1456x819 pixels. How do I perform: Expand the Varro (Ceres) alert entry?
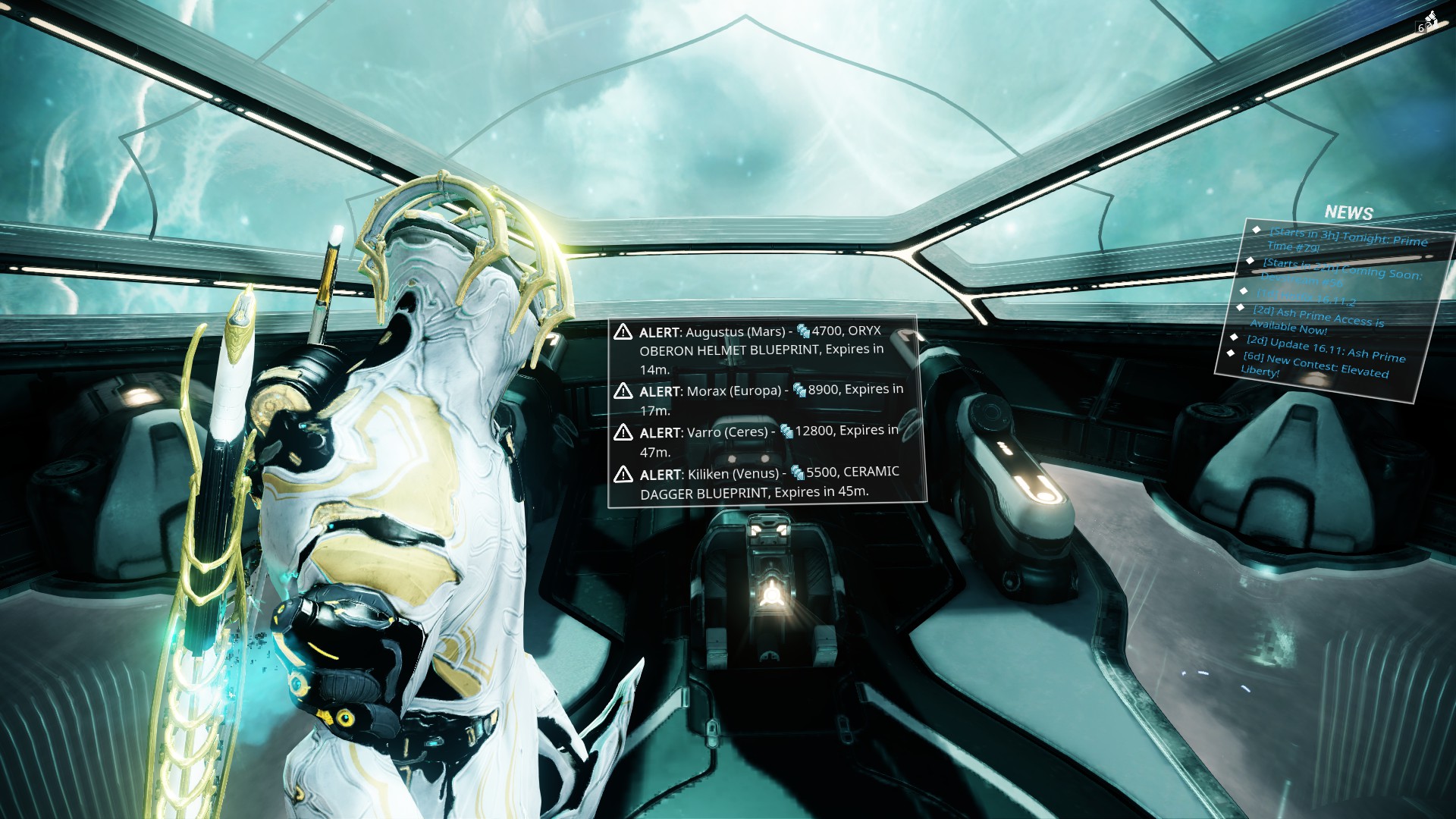[x=766, y=439]
